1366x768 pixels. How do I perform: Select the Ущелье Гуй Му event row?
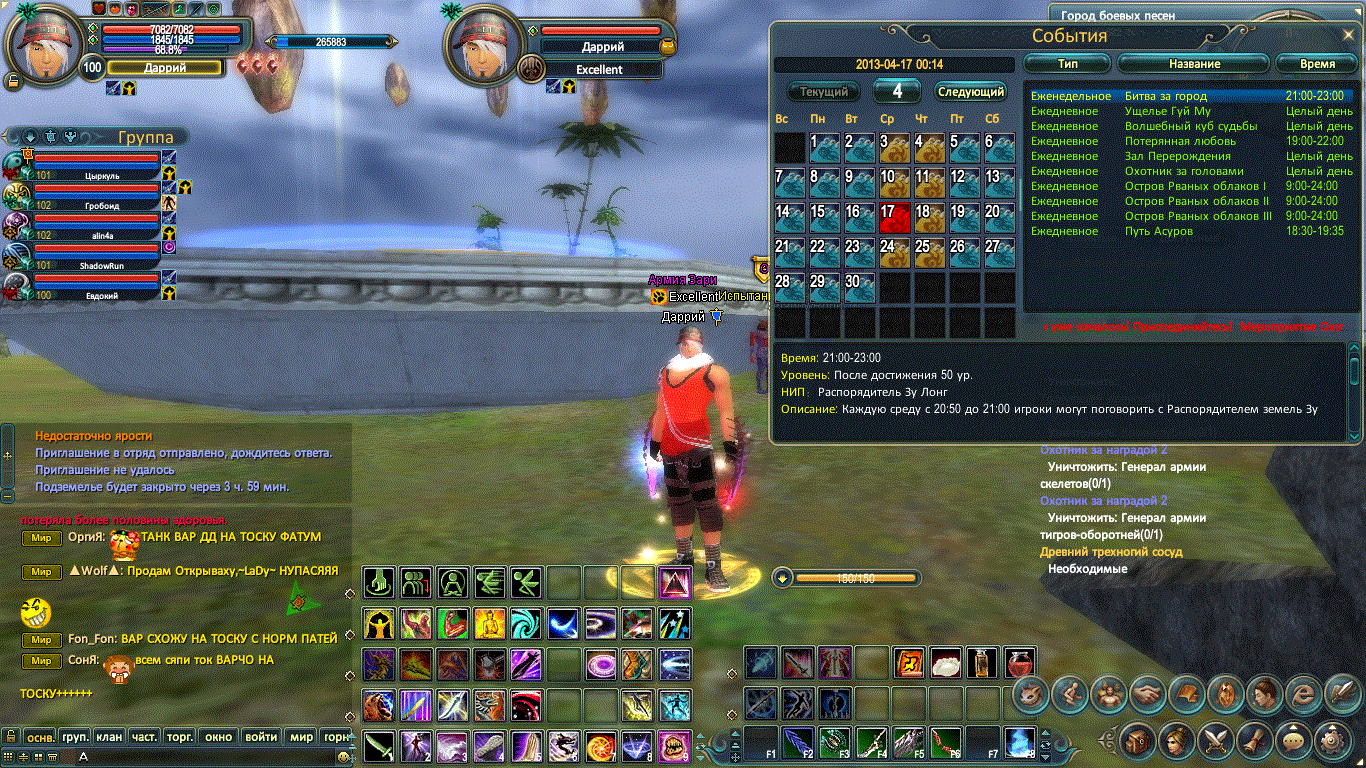pyautogui.click(x=1167, y=111)
